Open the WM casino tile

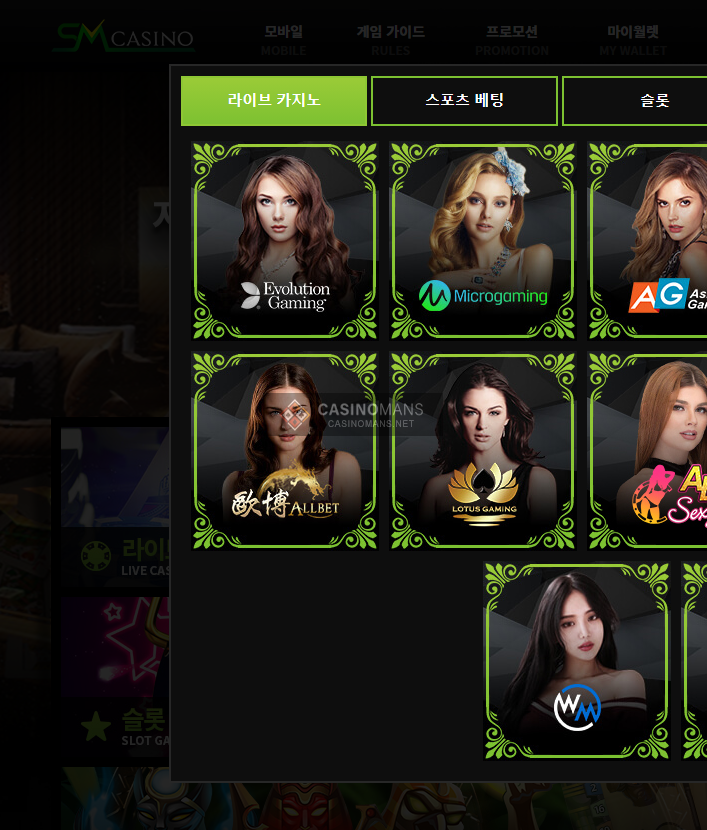coord(577,661)
